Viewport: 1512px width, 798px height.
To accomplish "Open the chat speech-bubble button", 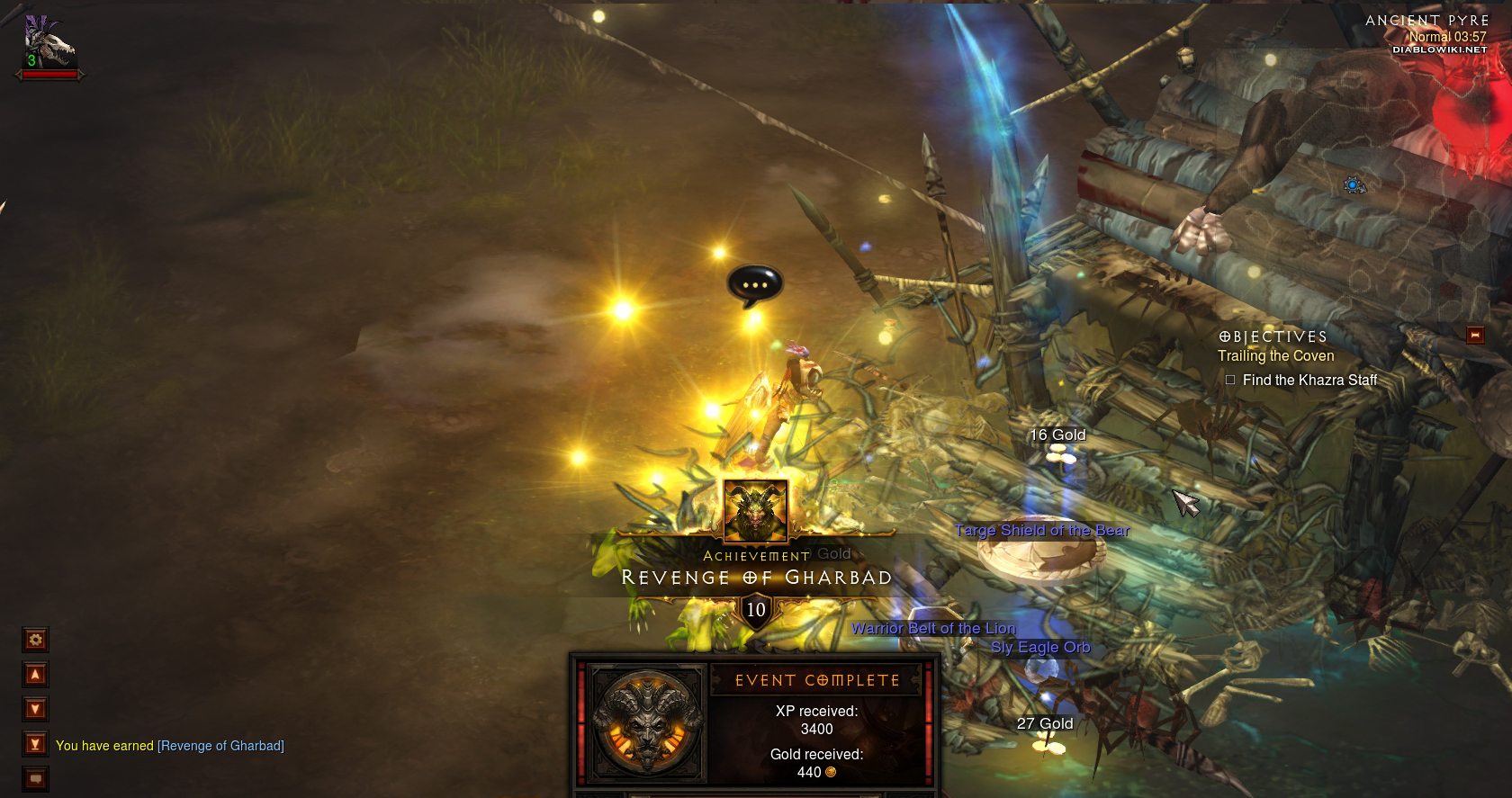I will [x=35, y=778].
